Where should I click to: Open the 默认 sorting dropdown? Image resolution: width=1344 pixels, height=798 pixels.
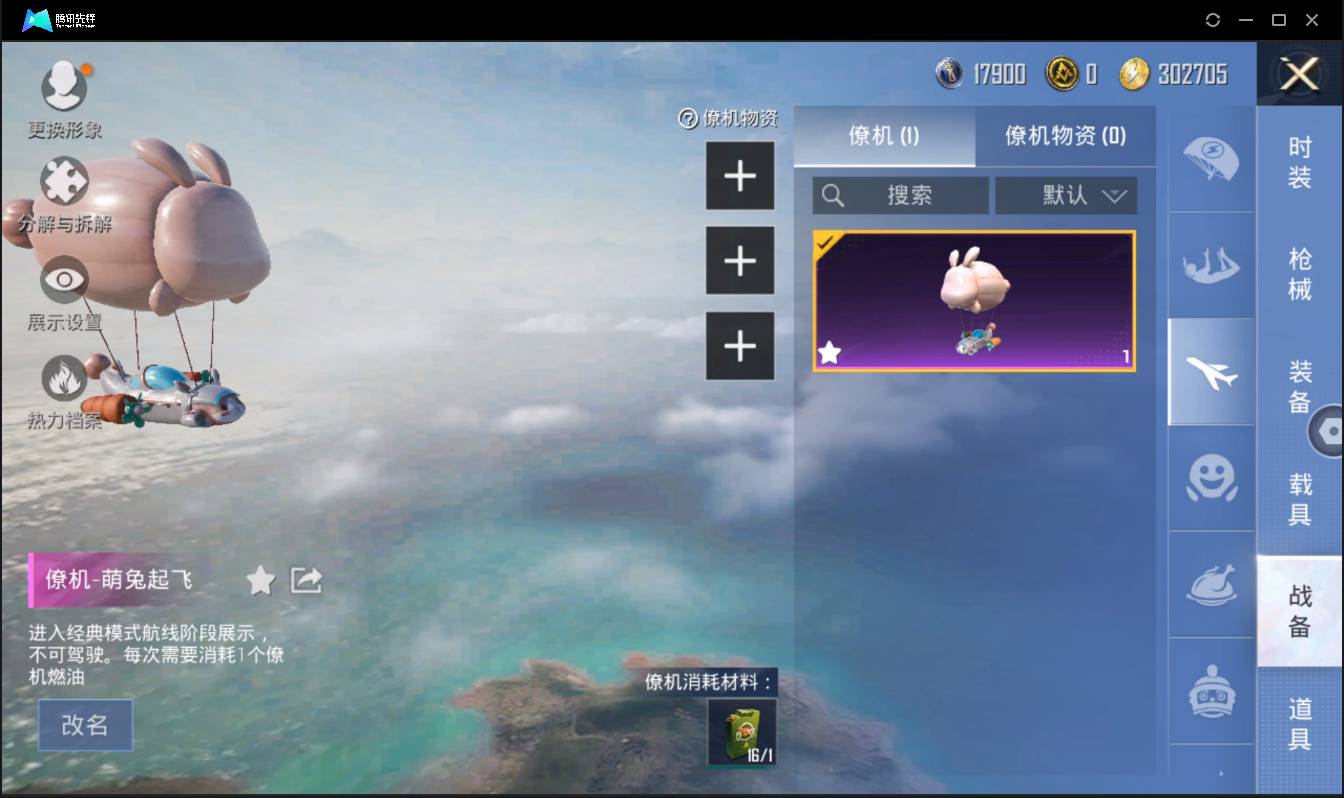click(1066, 195)
